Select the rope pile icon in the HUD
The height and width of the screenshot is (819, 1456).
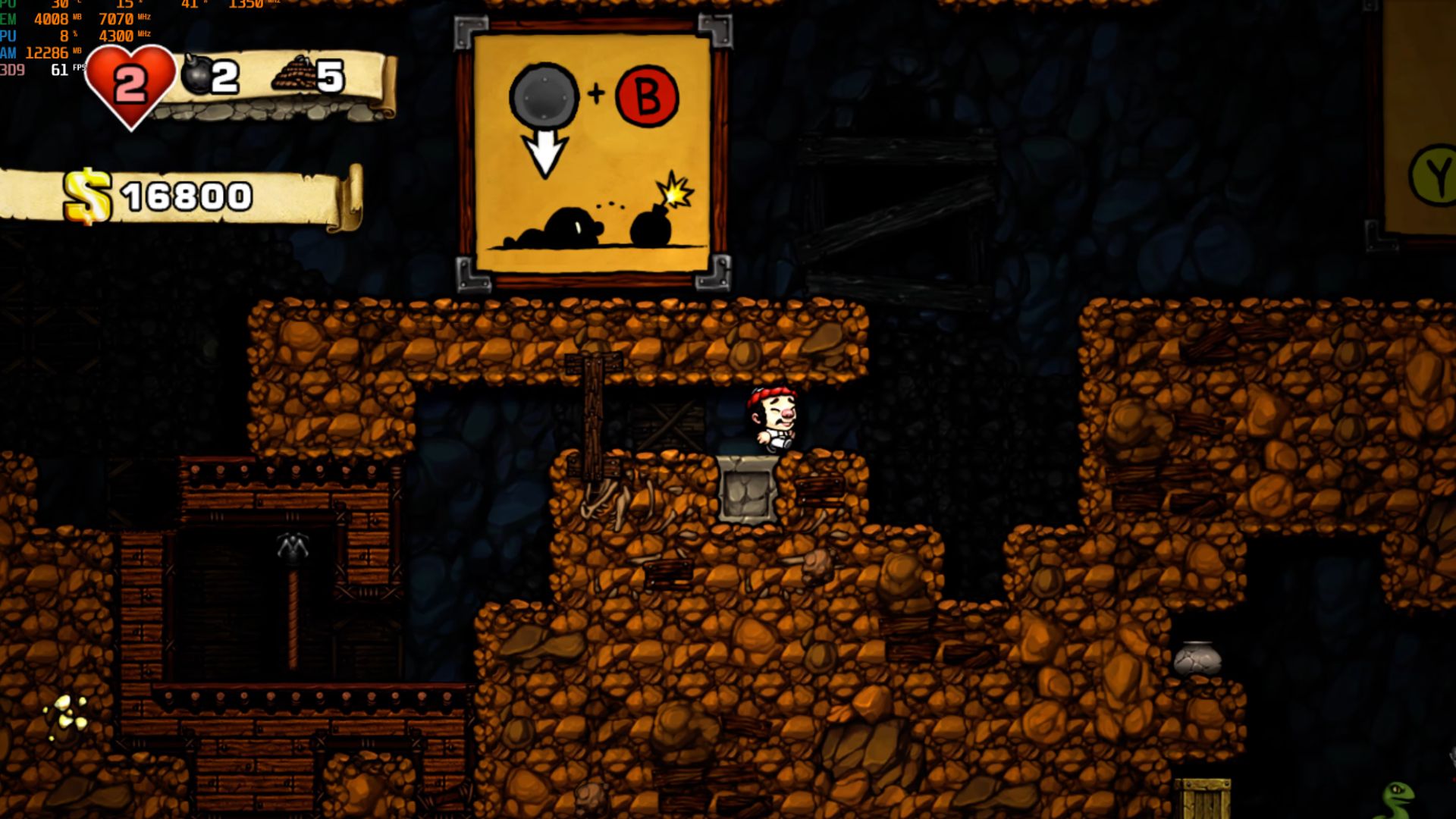click(293, 75)
